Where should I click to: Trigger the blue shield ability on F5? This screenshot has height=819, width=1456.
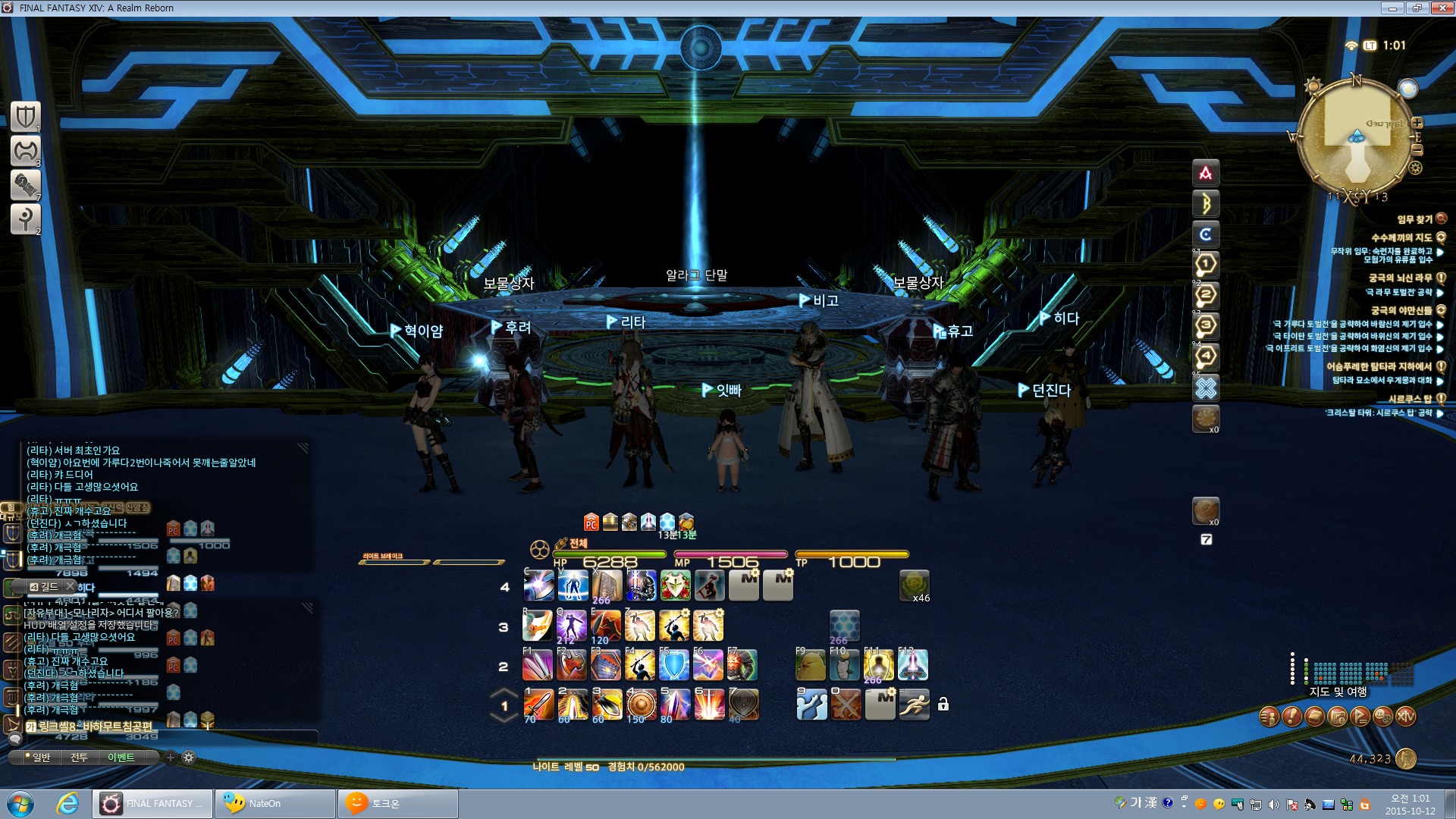point(673,665)
